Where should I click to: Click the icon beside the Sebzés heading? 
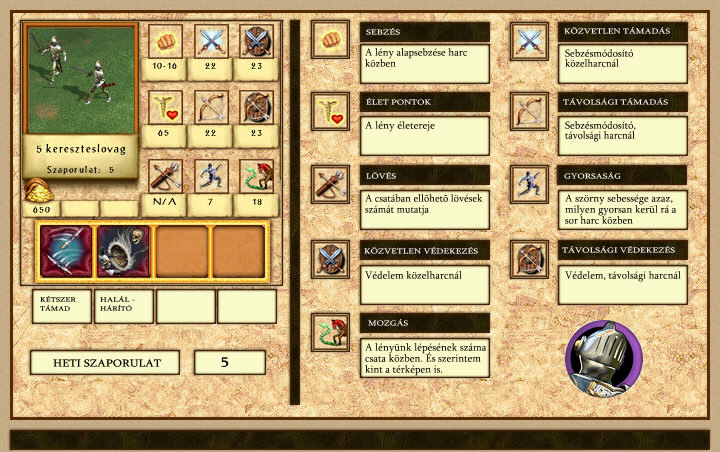329,40
